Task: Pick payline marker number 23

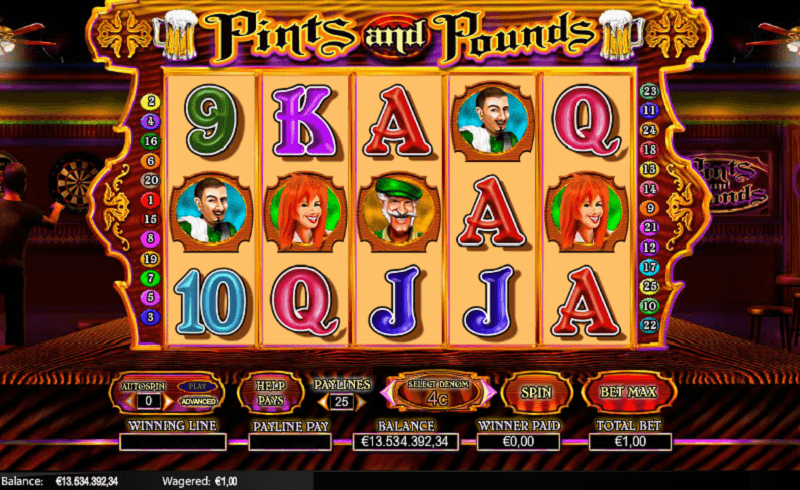Action: tap(648, 92)
